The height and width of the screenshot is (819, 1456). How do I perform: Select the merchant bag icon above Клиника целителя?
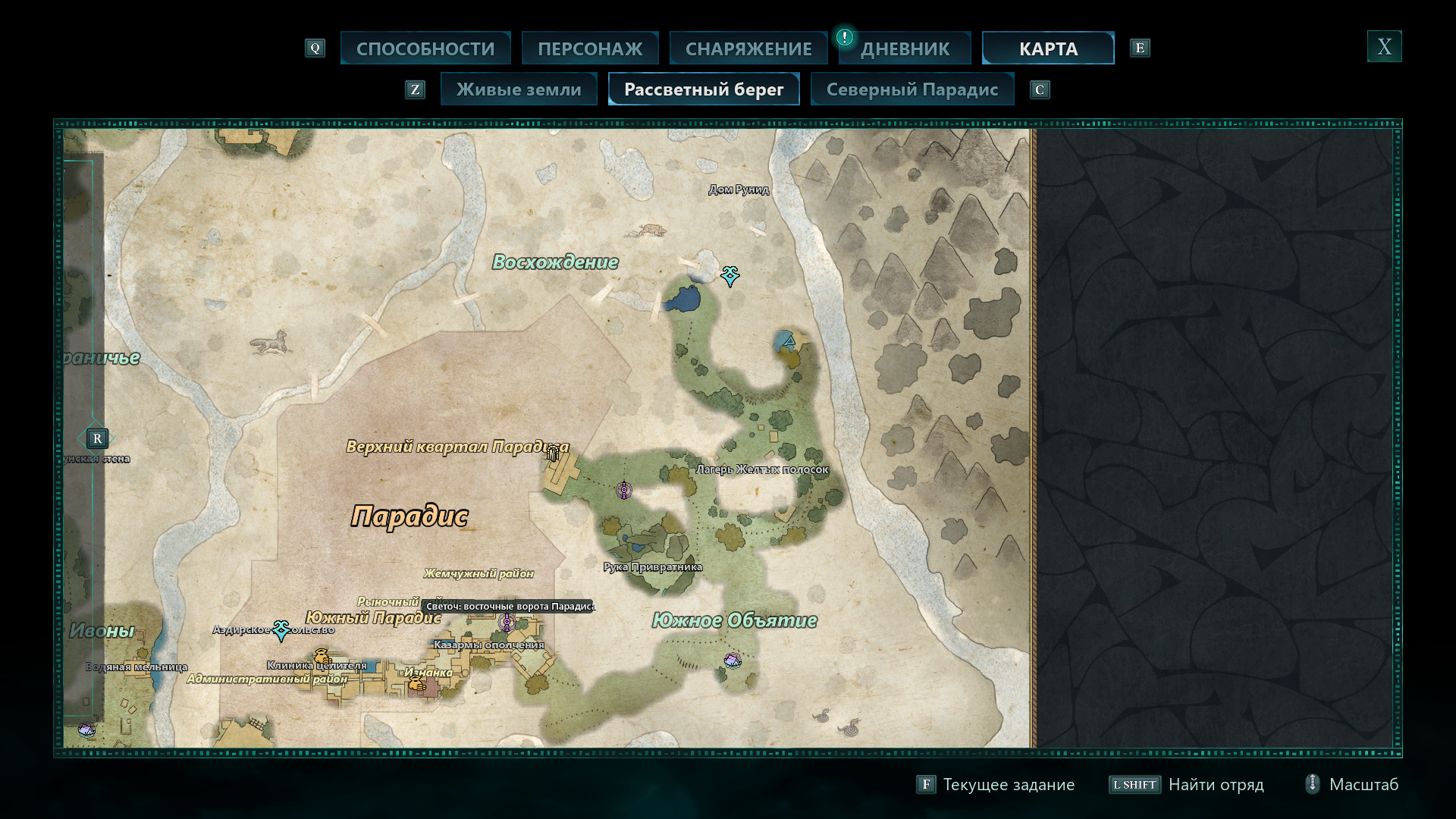(x=322, y=656)
